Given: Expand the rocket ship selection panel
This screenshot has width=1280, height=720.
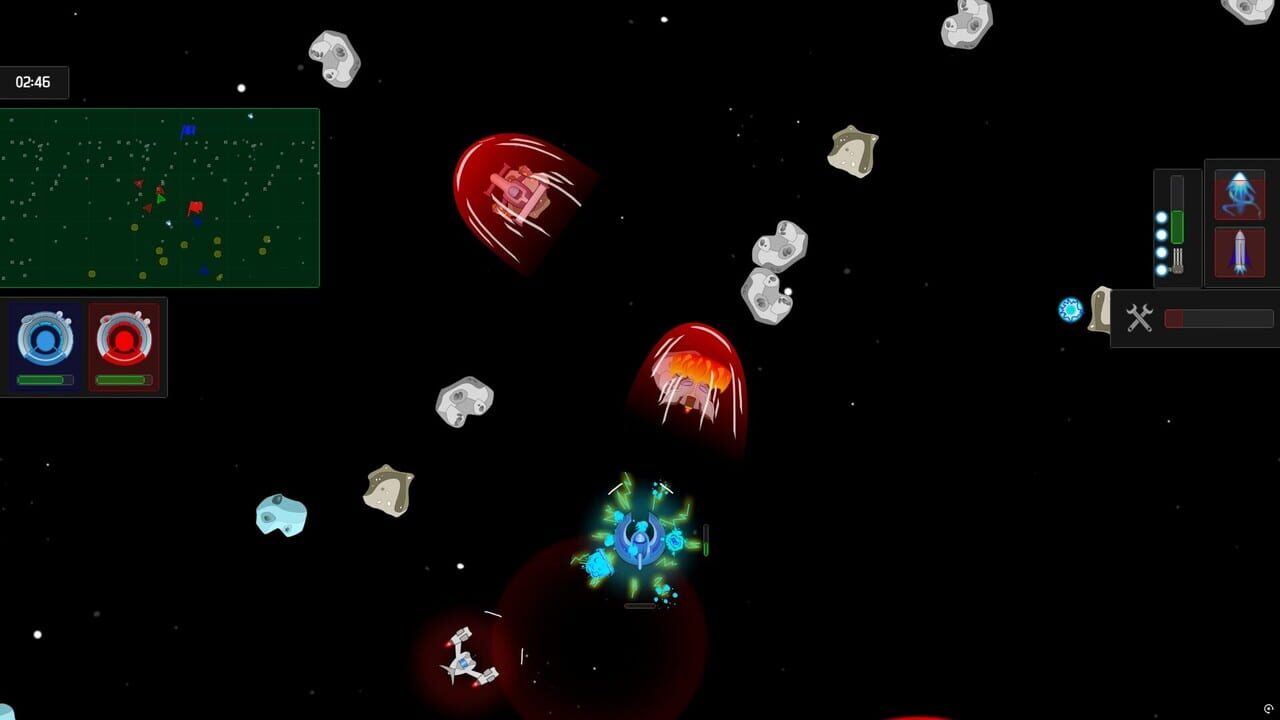Looking at the screenshot, I should (x=1240, y=253).
